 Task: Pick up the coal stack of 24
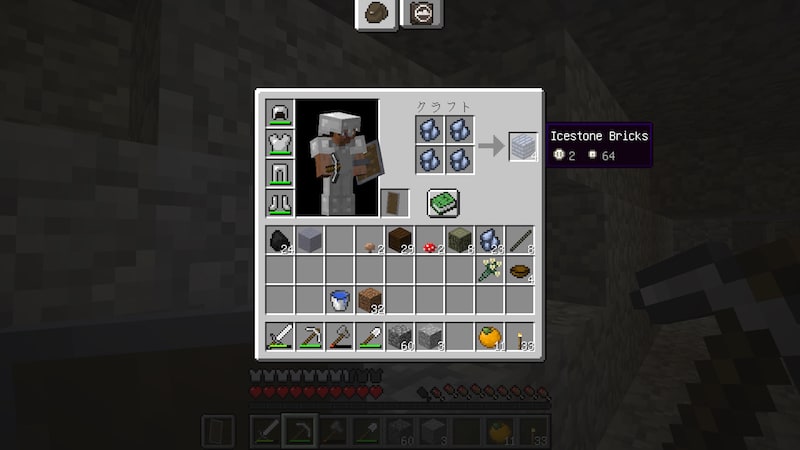(x=279, y=240)
